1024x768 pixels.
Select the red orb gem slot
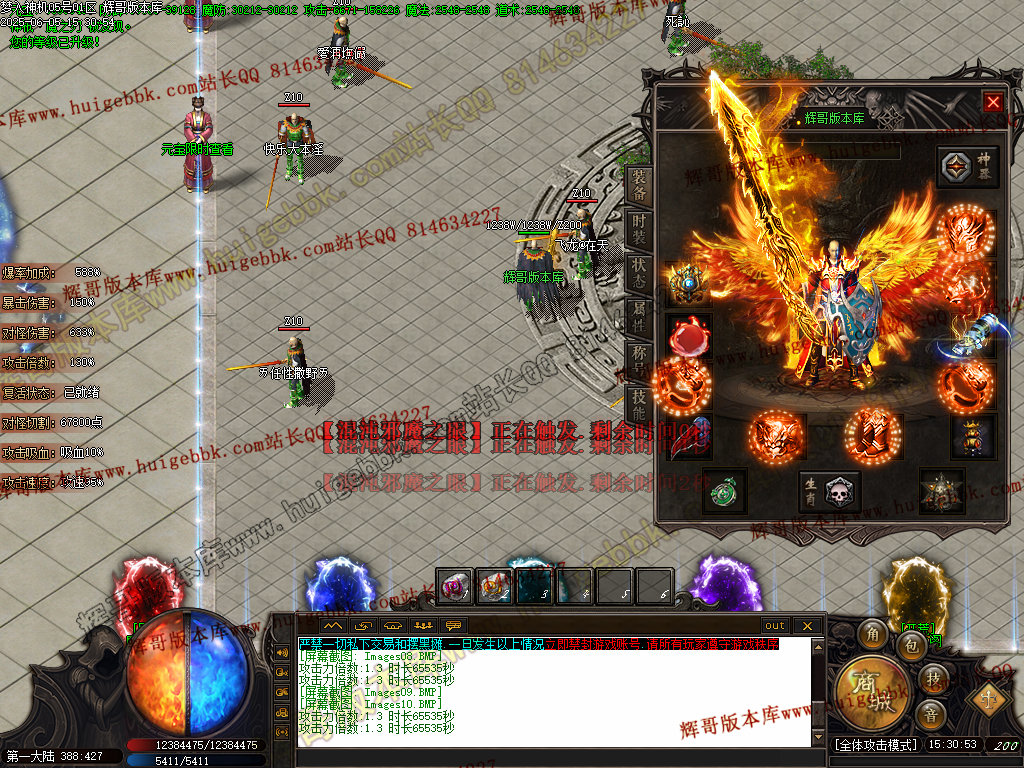click(x=688, y=336)
